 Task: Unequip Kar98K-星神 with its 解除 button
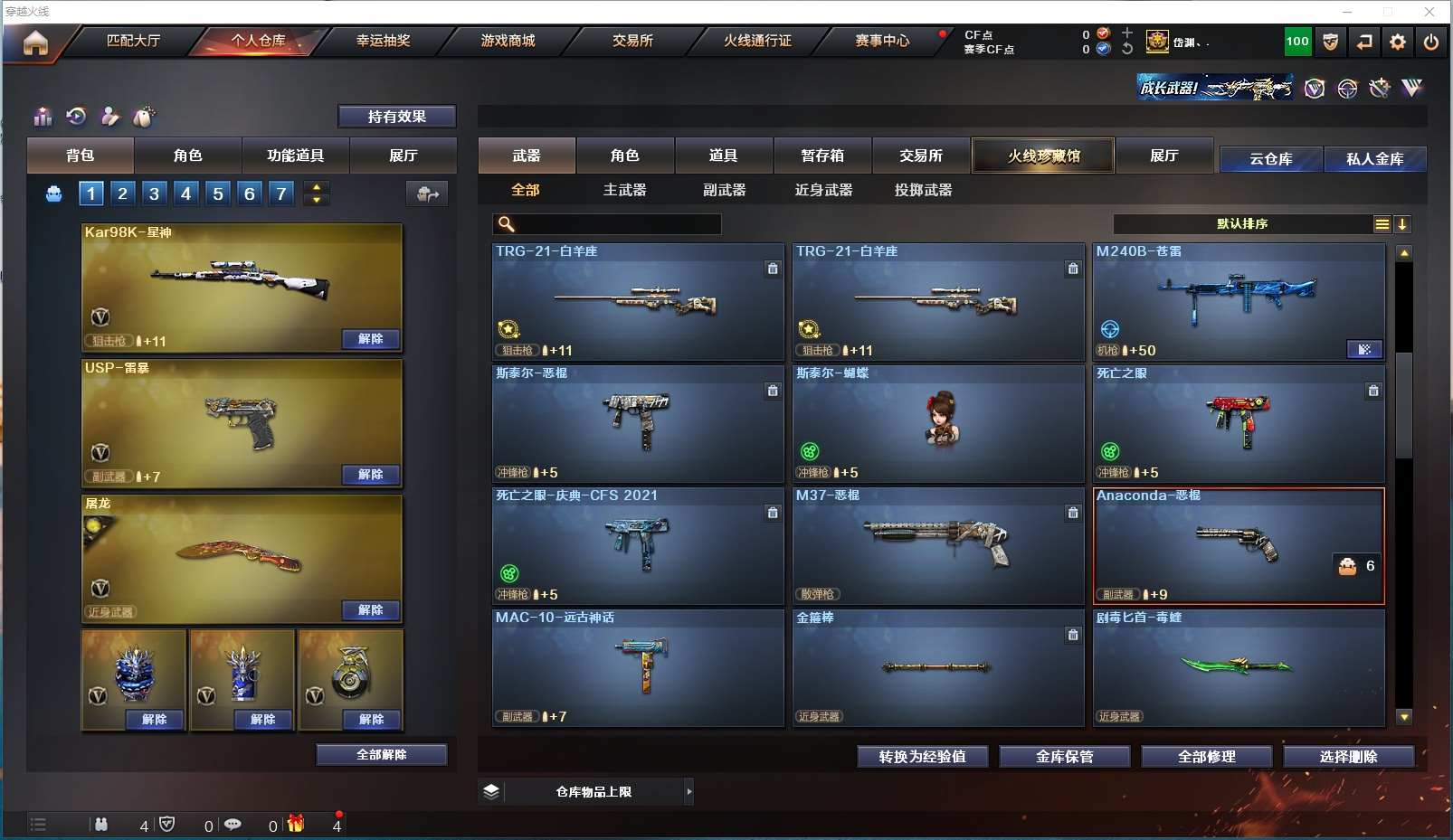point(371,339)
